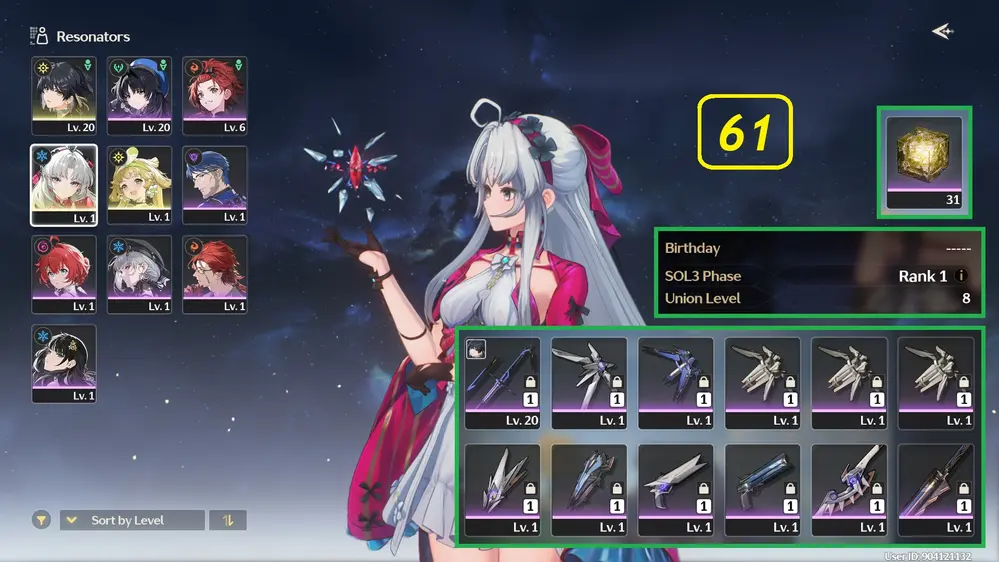Screen dimensions: 999x562
Task: Choose the red-haired resonator wearing glasses
Action: (214, 273)
